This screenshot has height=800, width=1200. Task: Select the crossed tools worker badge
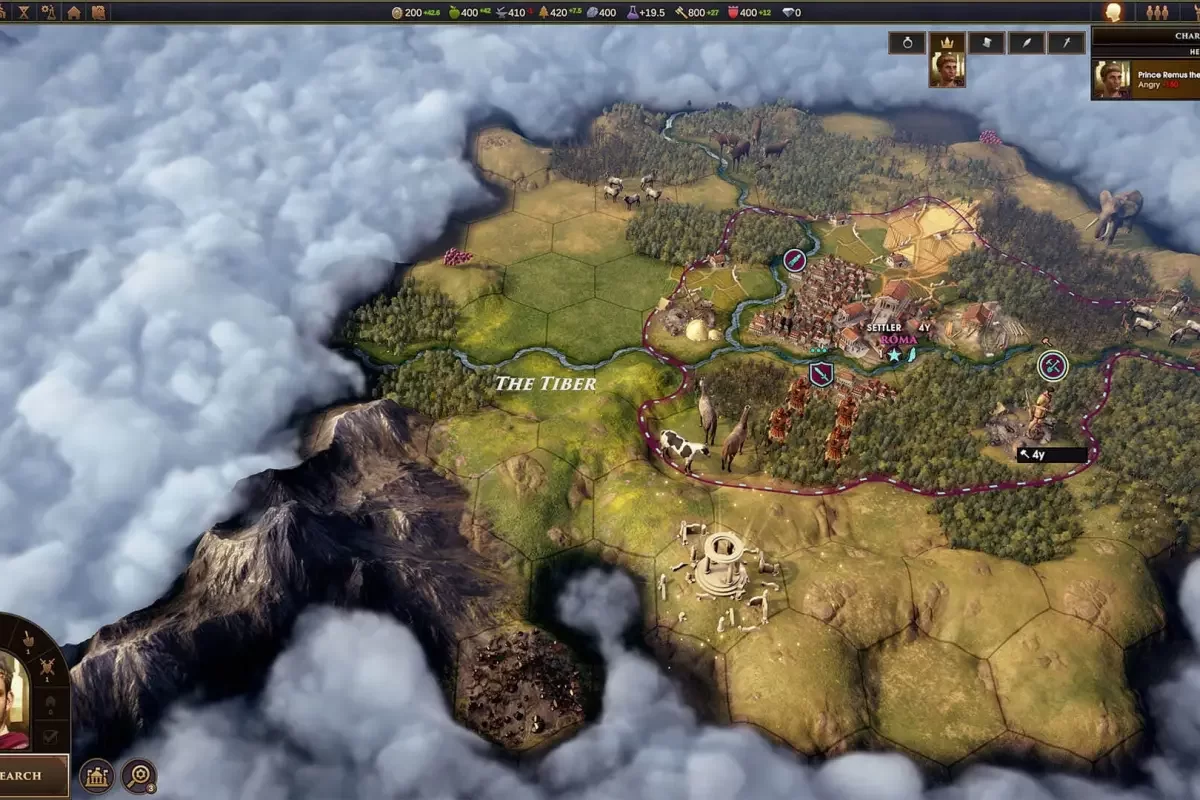pyautogui.click(x=1052, y=366)
